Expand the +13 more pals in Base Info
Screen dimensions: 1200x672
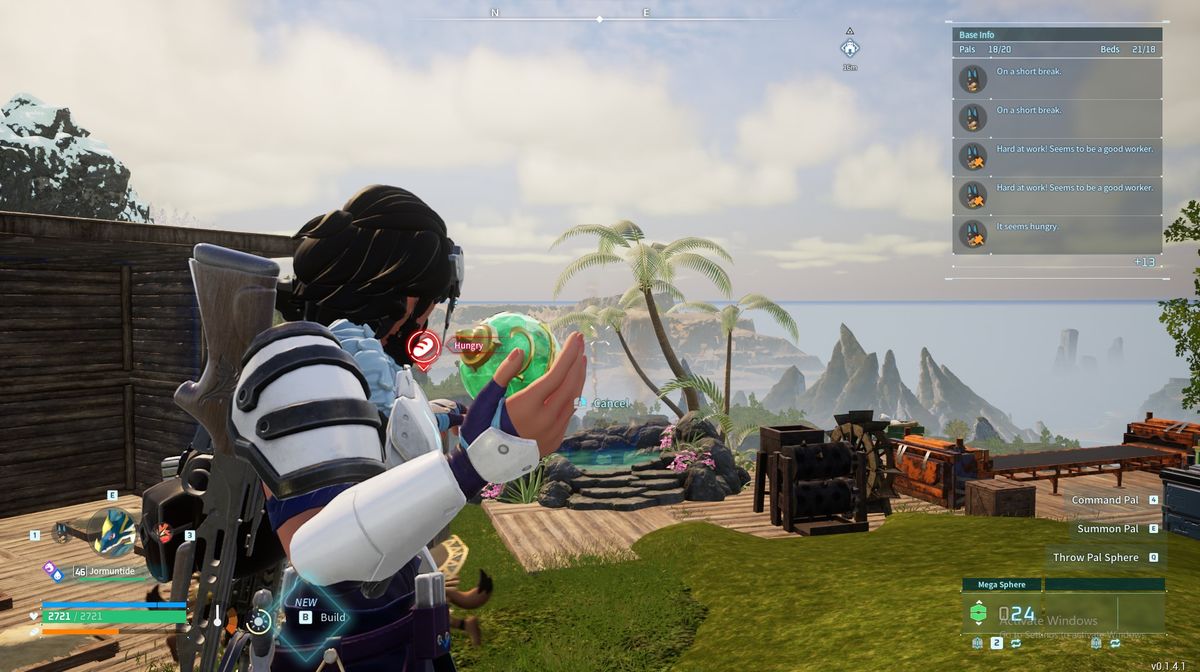tap(1144, 262)
